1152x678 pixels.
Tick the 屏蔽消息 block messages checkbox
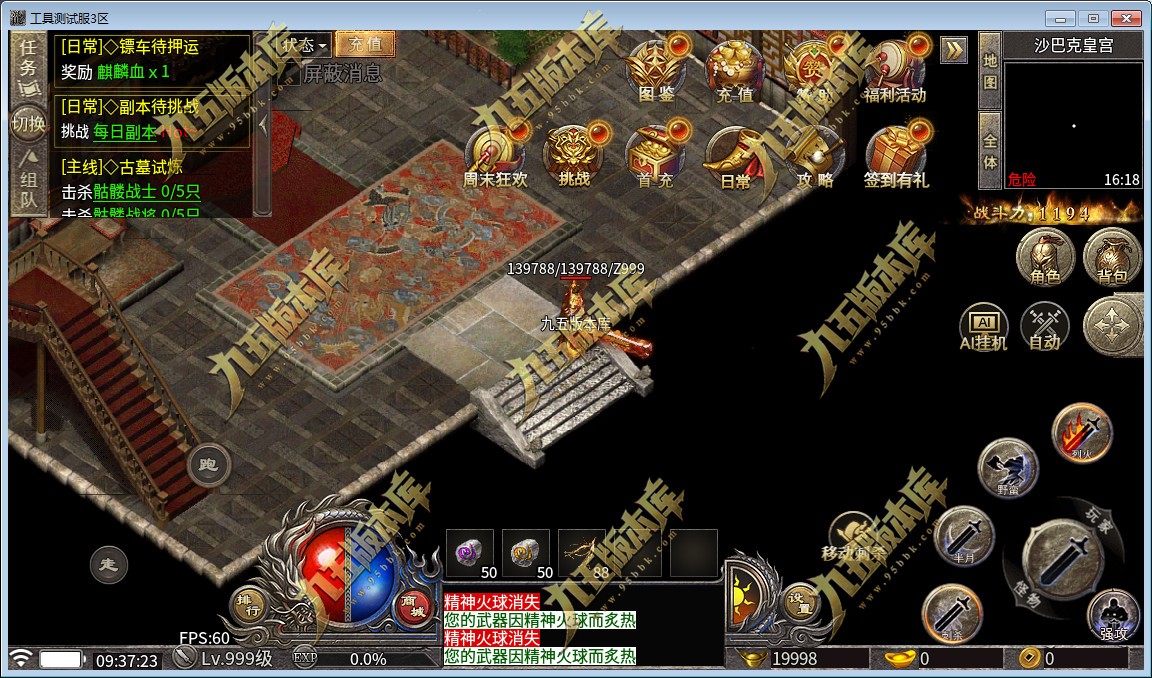pos(288,73)
